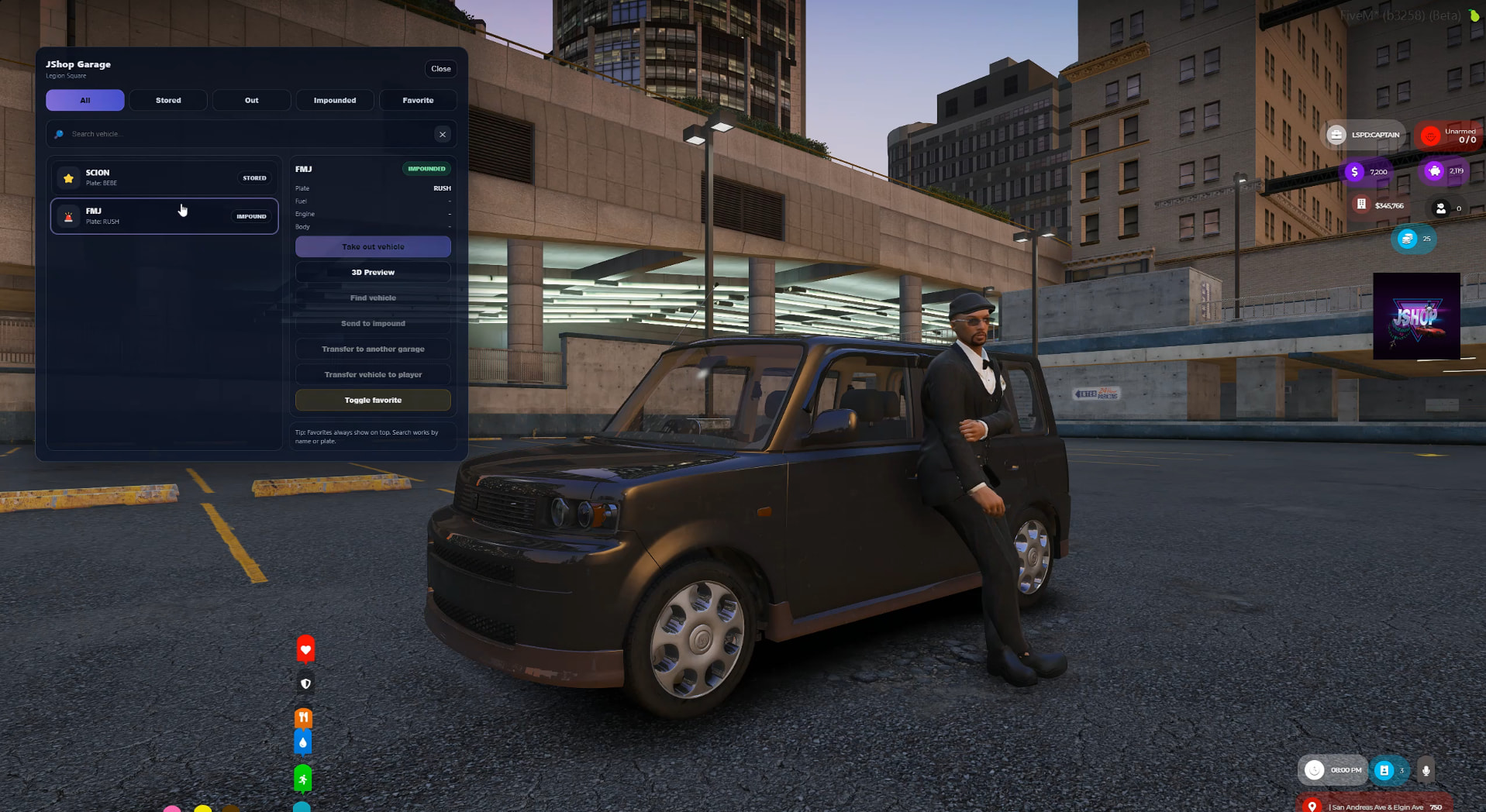Transfer vehicle to another garage

(373, 349)
